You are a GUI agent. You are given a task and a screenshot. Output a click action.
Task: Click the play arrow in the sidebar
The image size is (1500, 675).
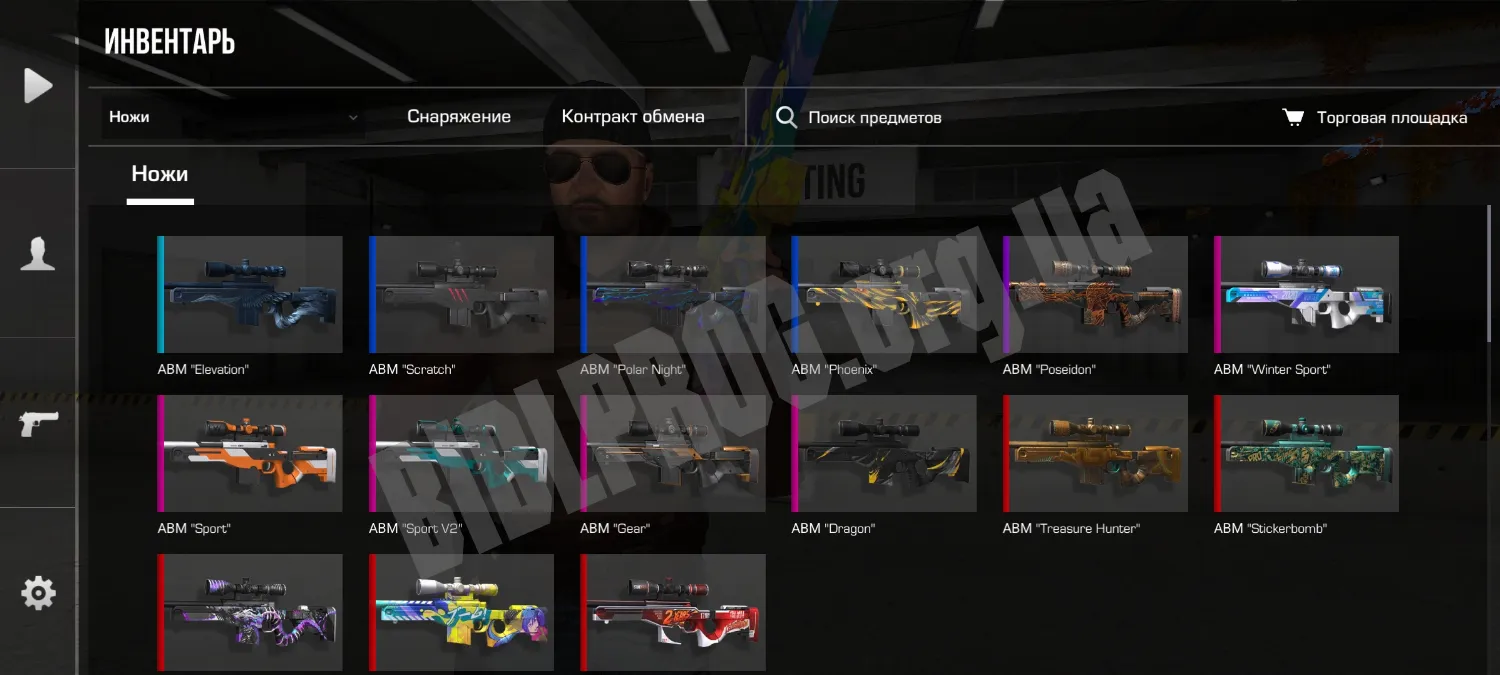point(38,85)
